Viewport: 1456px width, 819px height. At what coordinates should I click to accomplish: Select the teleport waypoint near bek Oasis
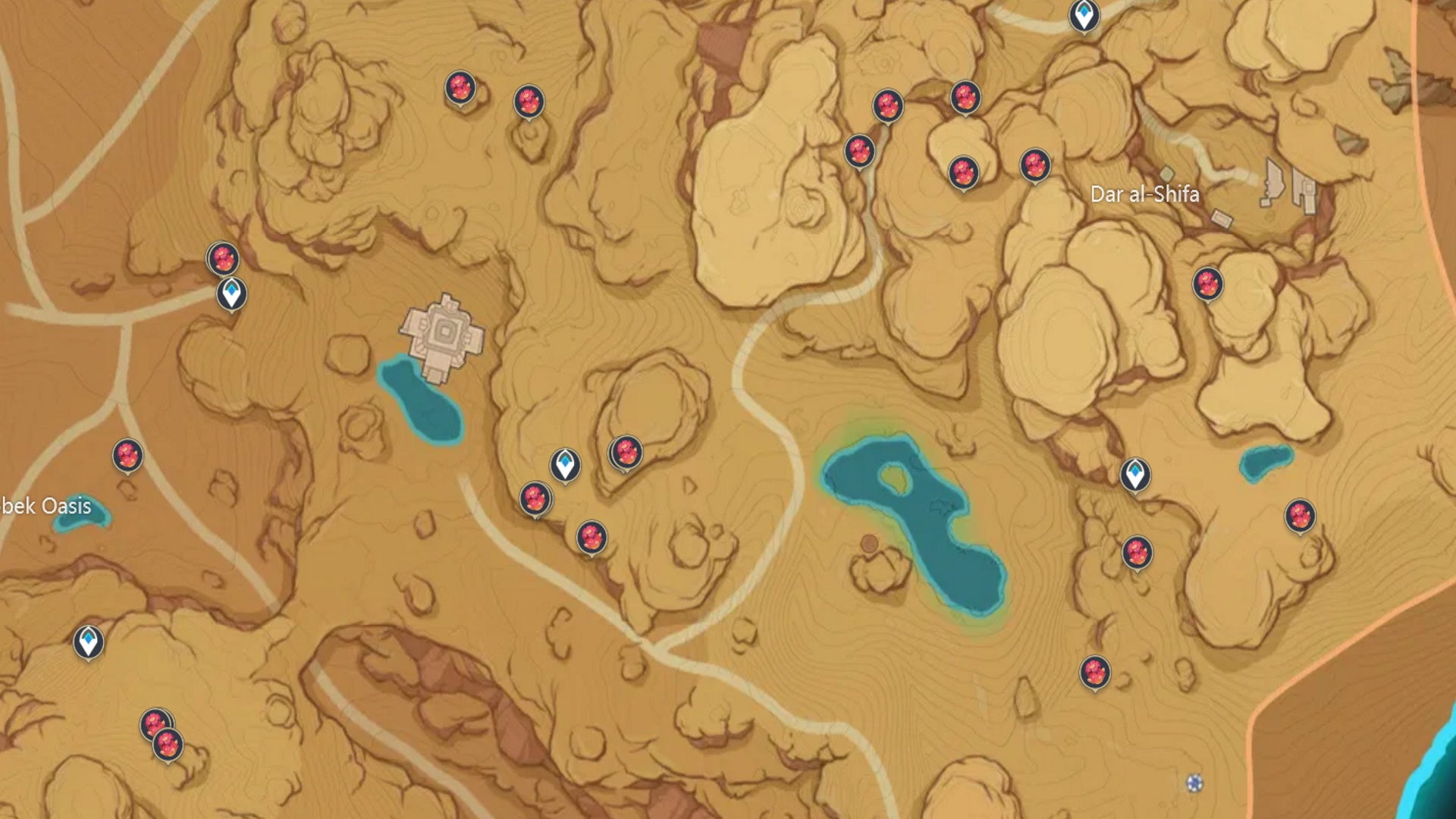point(89,641)
